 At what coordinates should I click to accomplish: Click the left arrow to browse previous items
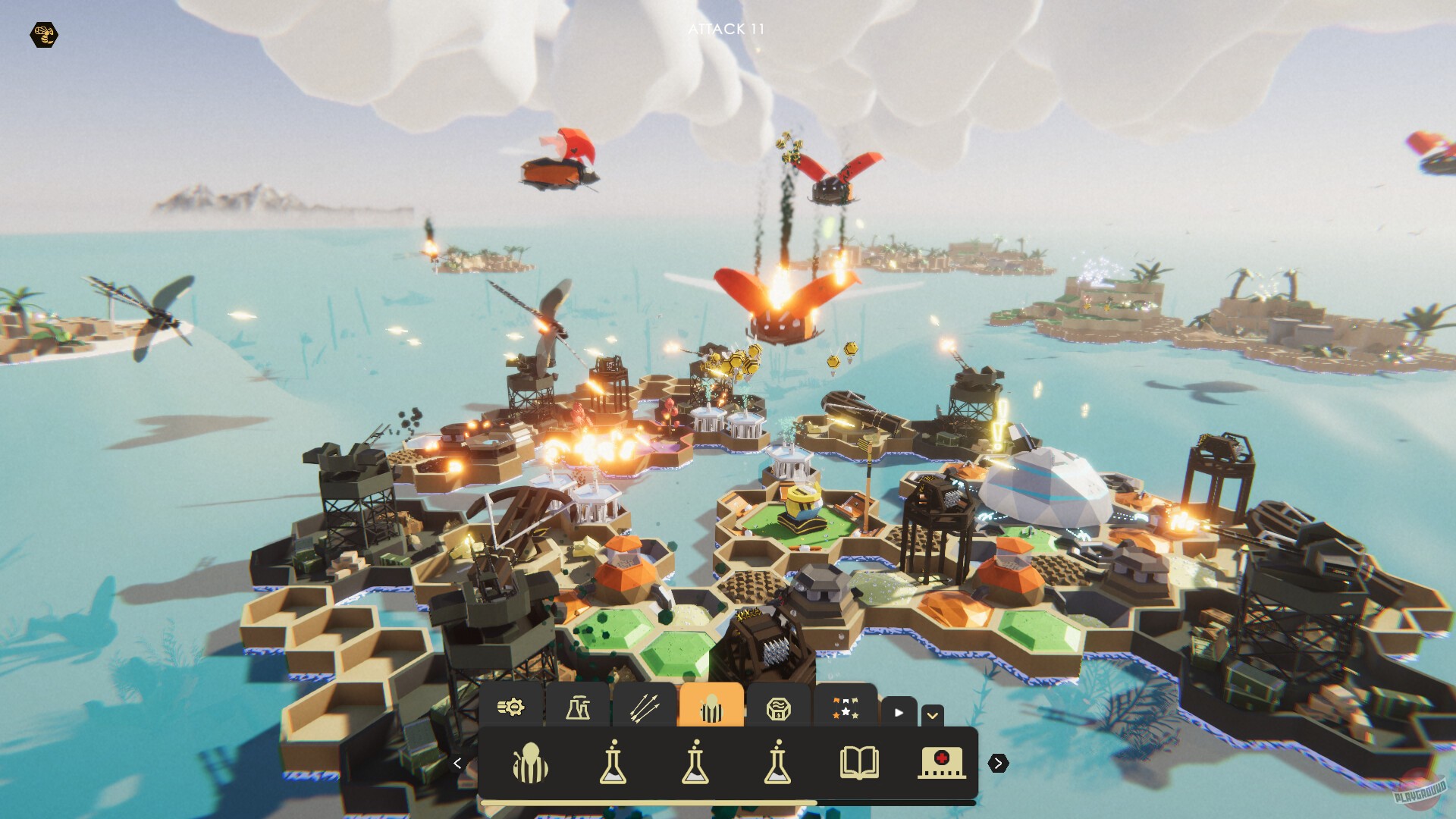tap(458, 763)
